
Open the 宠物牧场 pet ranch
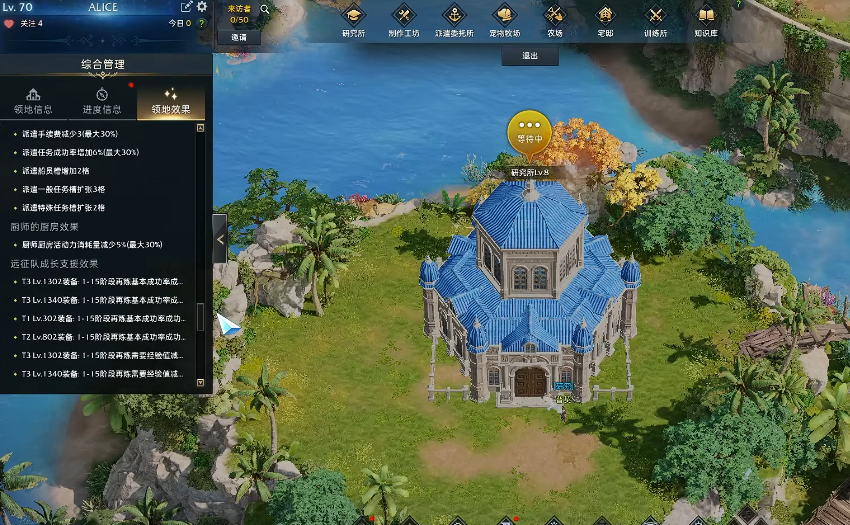(504, 20)
